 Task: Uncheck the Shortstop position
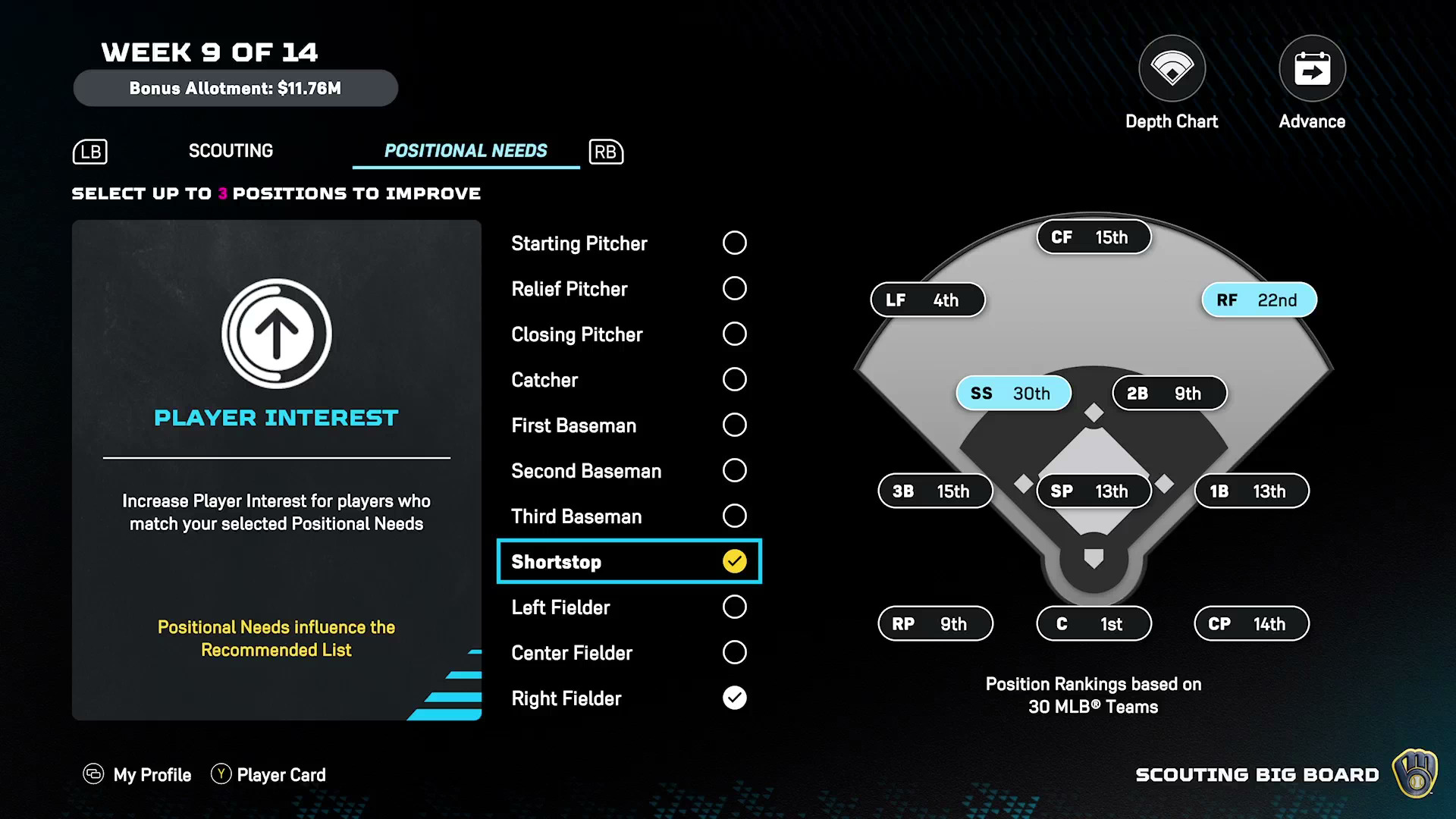[x=734, y=562]
